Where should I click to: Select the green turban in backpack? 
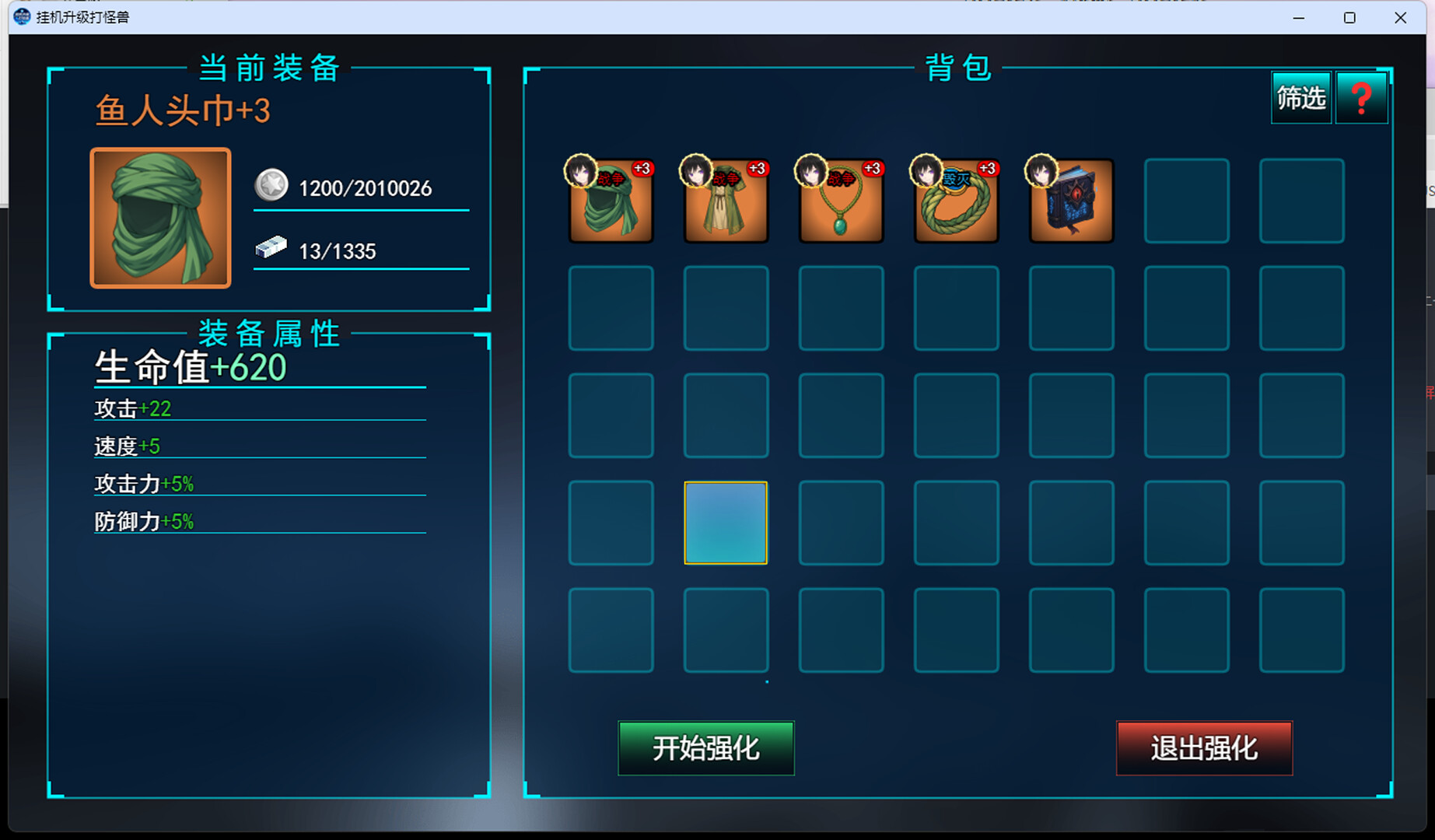pos(611,201)
